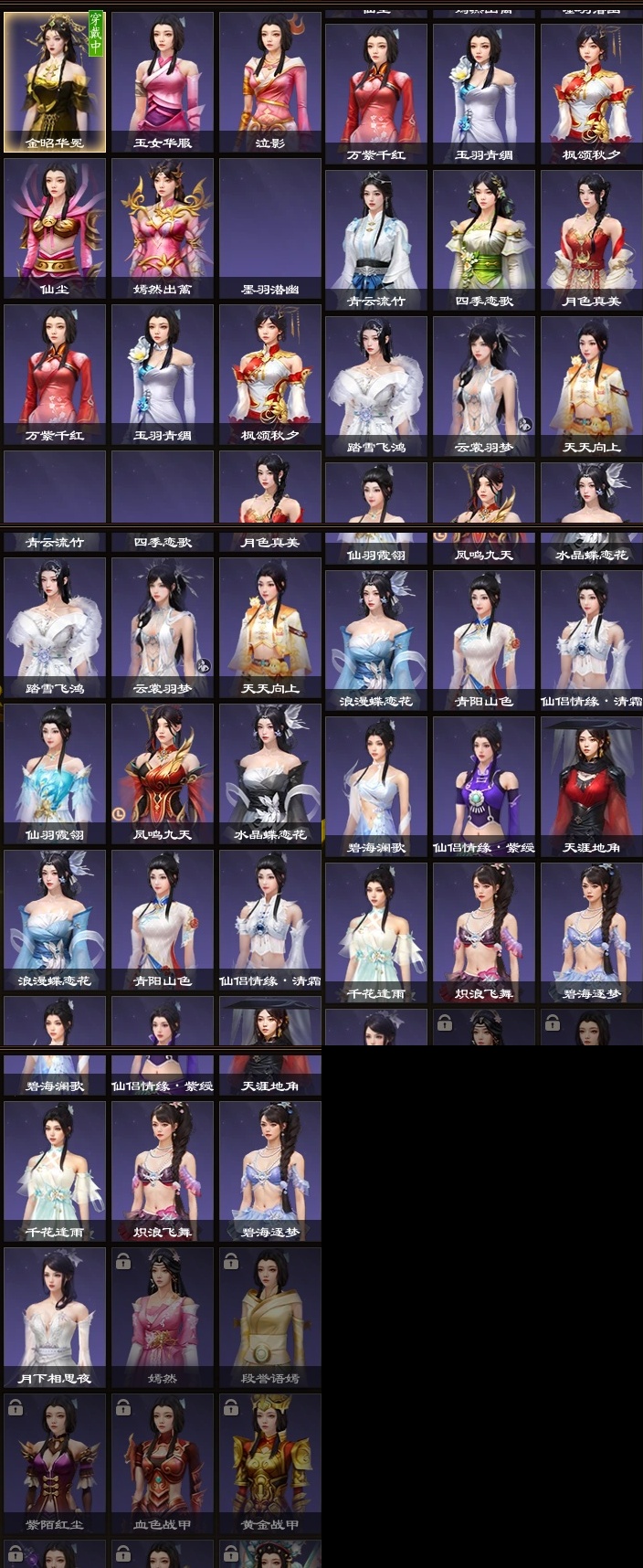The width and height of the screenshot is (643, 1568).
Task: Select the 仙尘 winged pink costume
Action: point(55,228)
